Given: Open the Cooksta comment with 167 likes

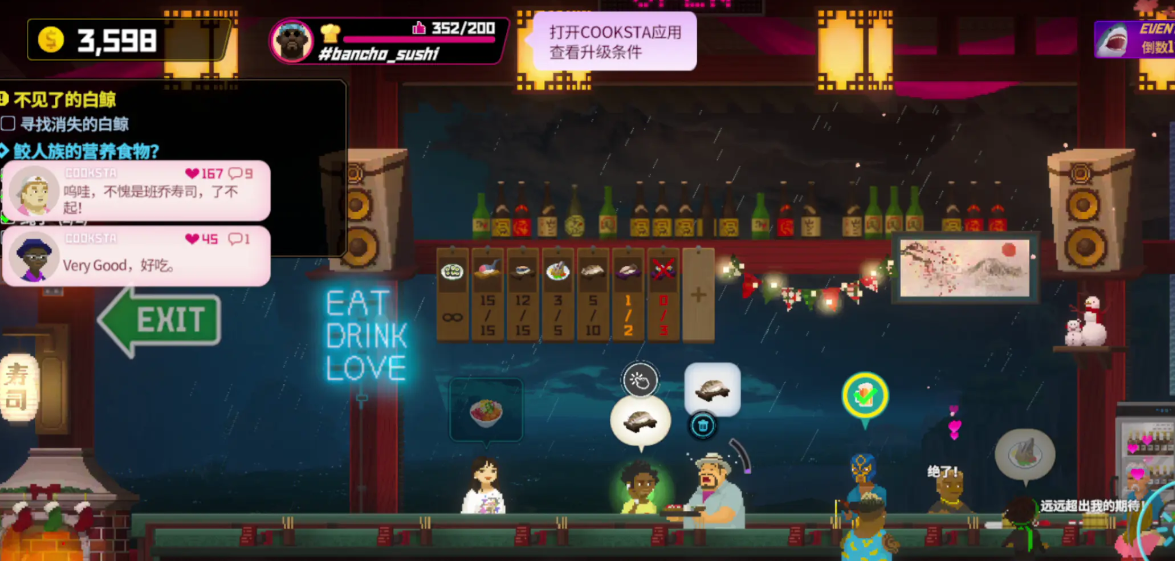Looking at the screenshot, I should coord(138,190).
